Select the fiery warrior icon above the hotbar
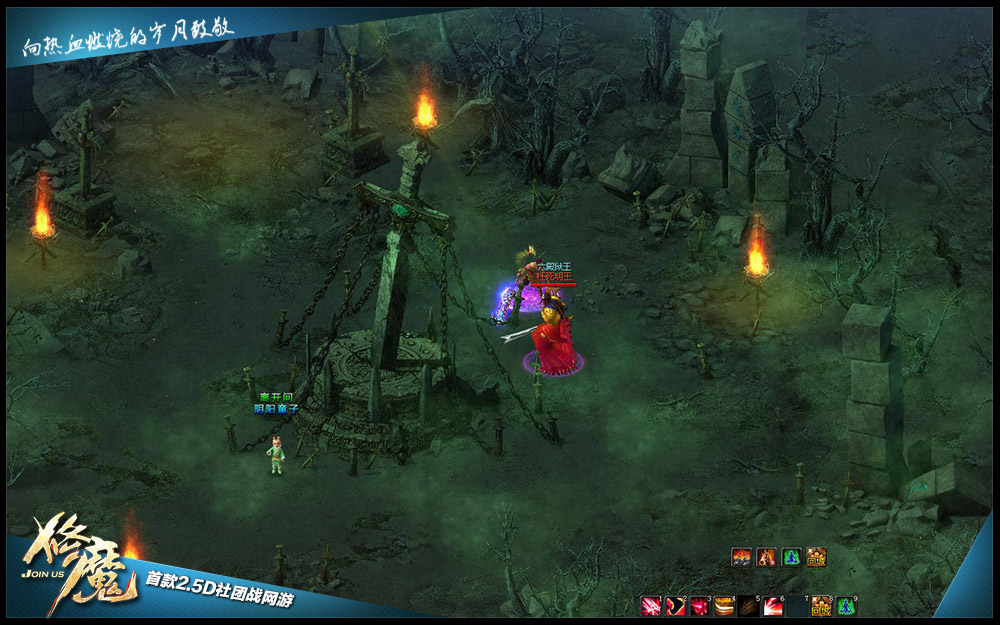The image size is (1000, 625). (766, 558)
